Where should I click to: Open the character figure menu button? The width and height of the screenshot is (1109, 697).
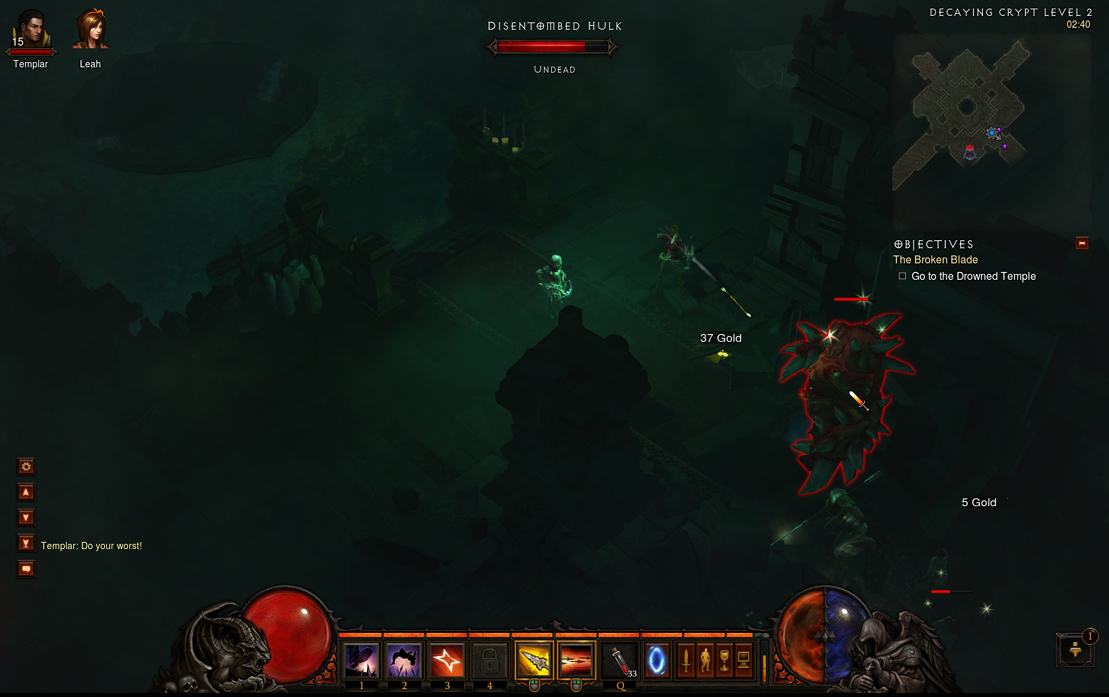(x=705, y=660)
